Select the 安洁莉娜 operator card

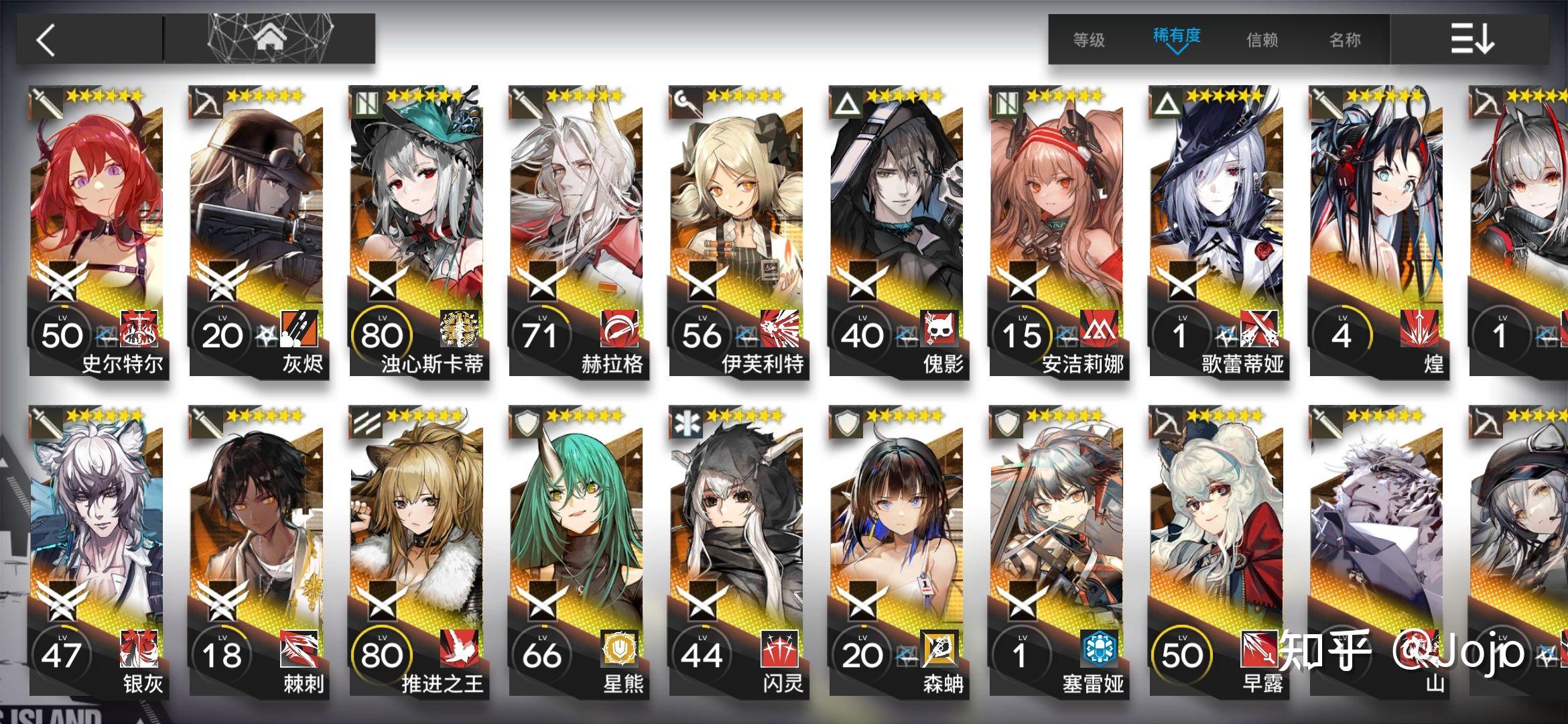click(x=1057, y=231)
